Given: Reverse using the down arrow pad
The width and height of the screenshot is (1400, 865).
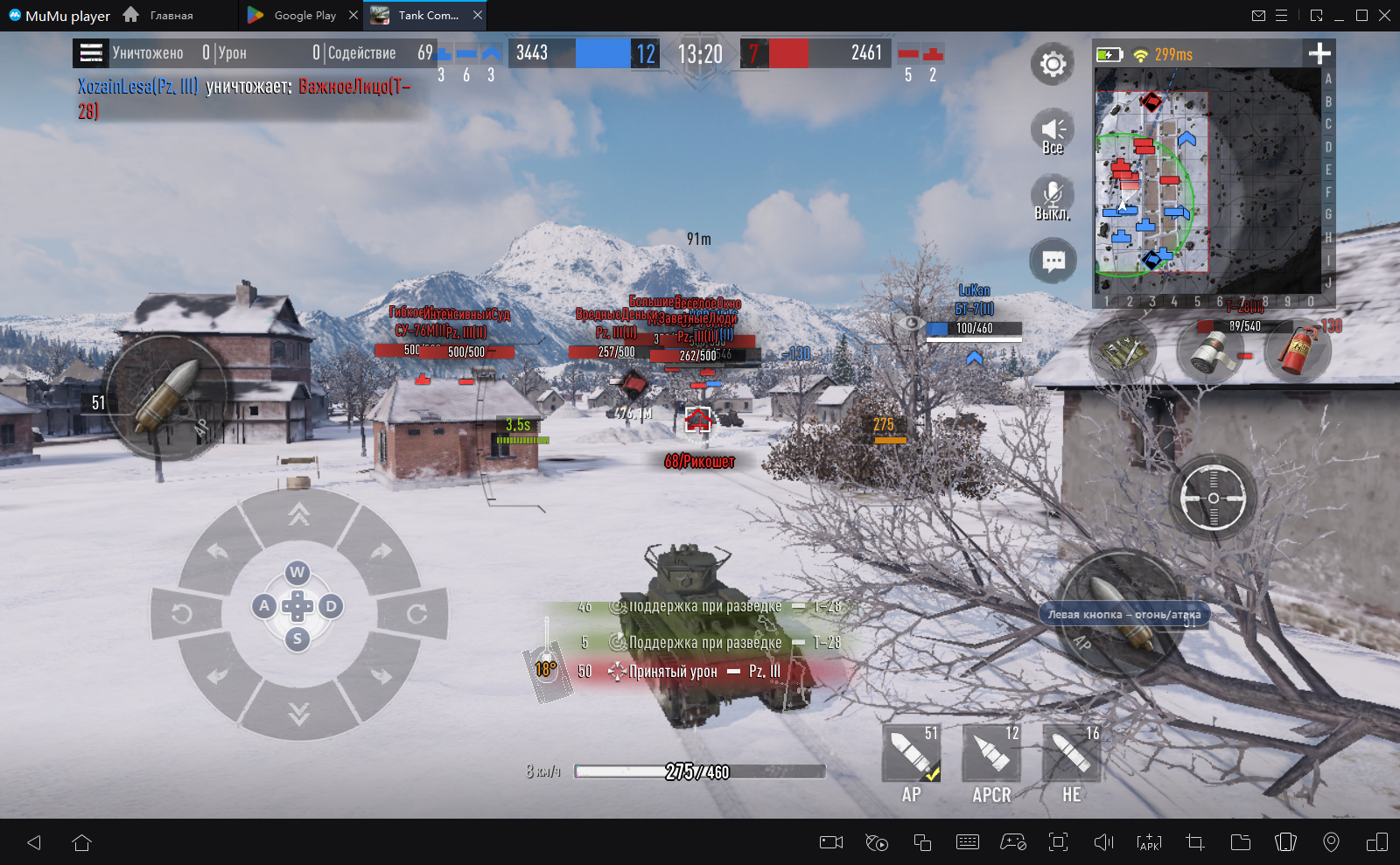Looking at the screenshot, I should pyautogui.click(x=298, y=715).
